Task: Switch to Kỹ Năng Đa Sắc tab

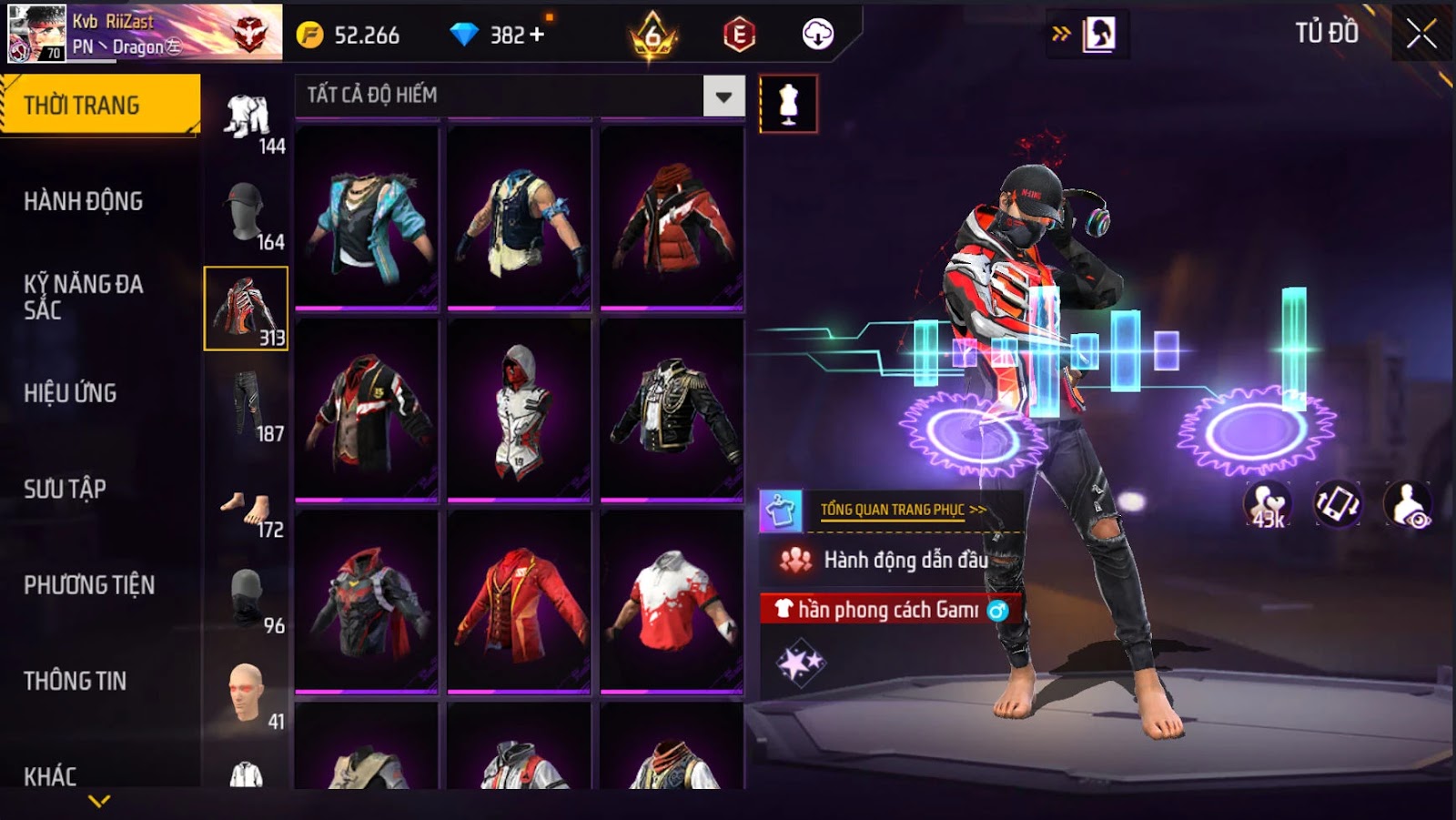Action: click(x=83, y=297)
